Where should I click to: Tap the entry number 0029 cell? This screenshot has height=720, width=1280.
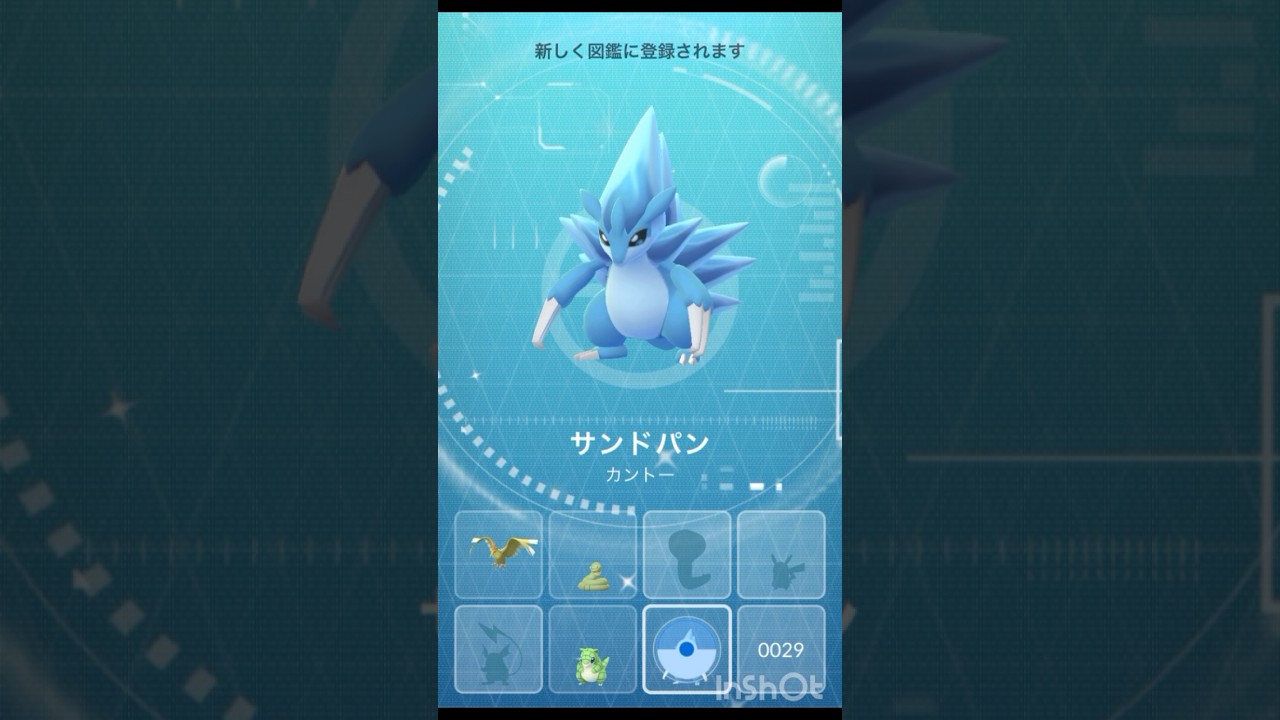pyautogui.click(x=780, y=648)
